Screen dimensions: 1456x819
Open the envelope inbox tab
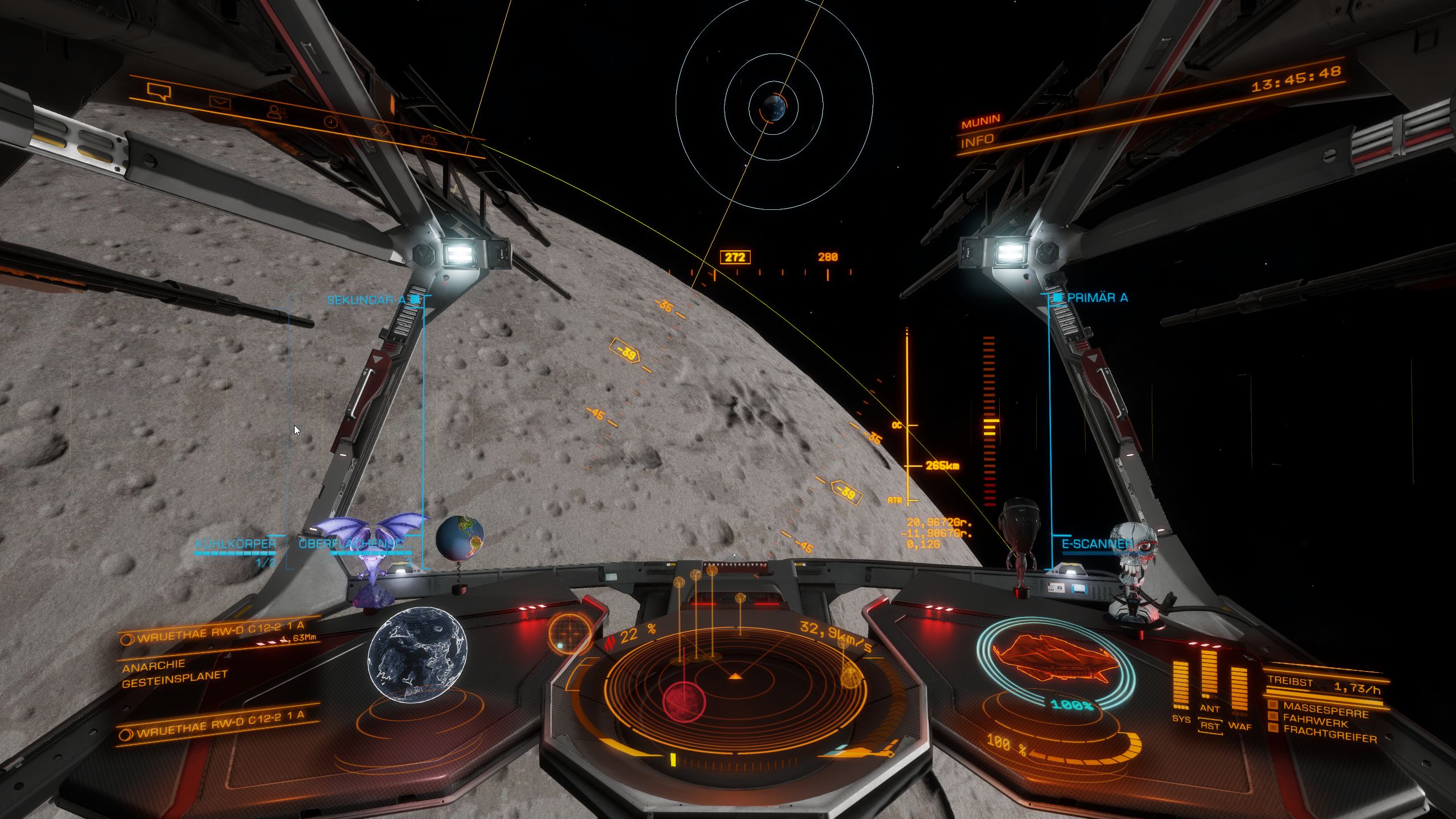(219, 102)
